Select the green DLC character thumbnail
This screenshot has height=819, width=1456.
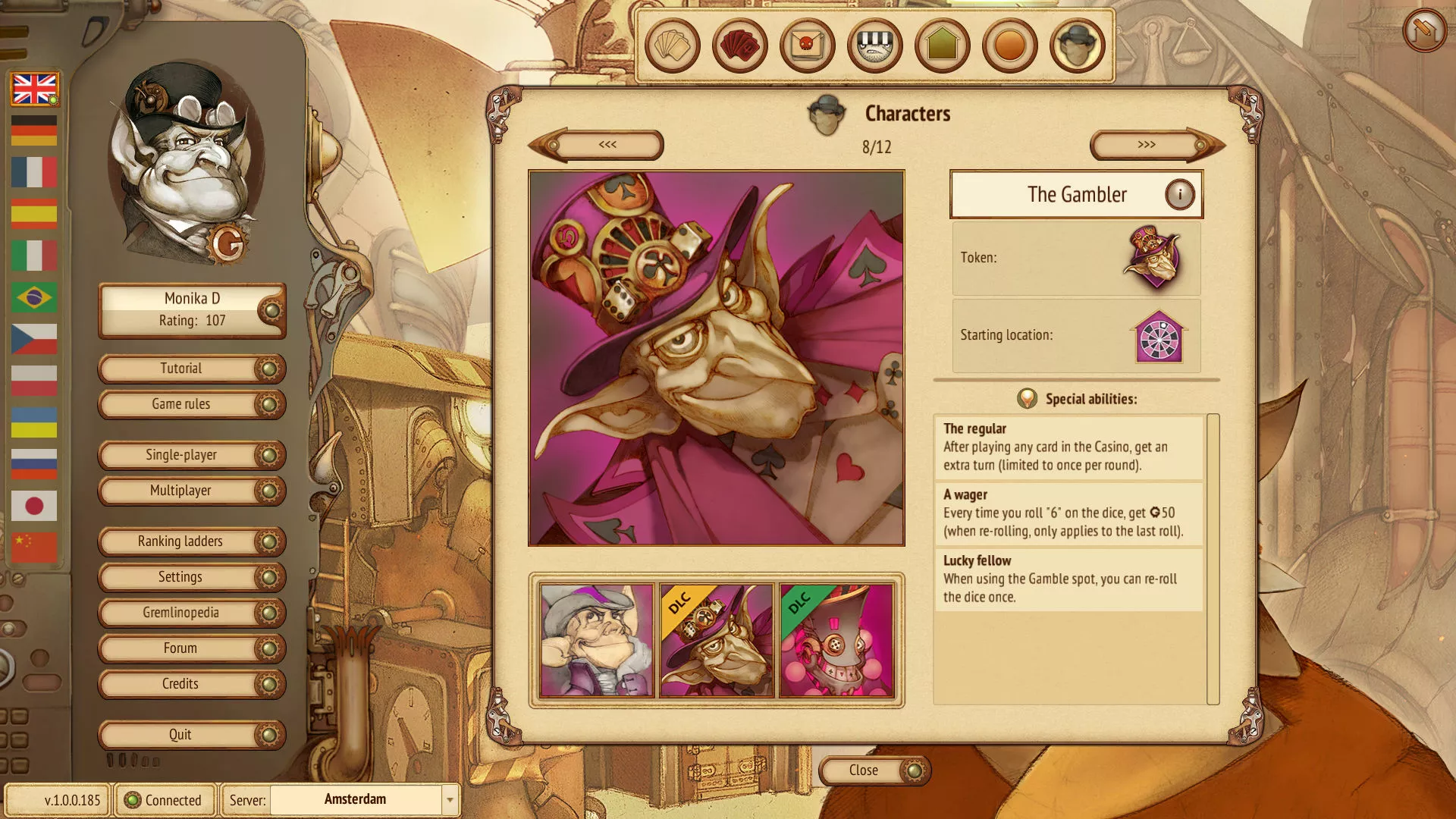[836, 641]
